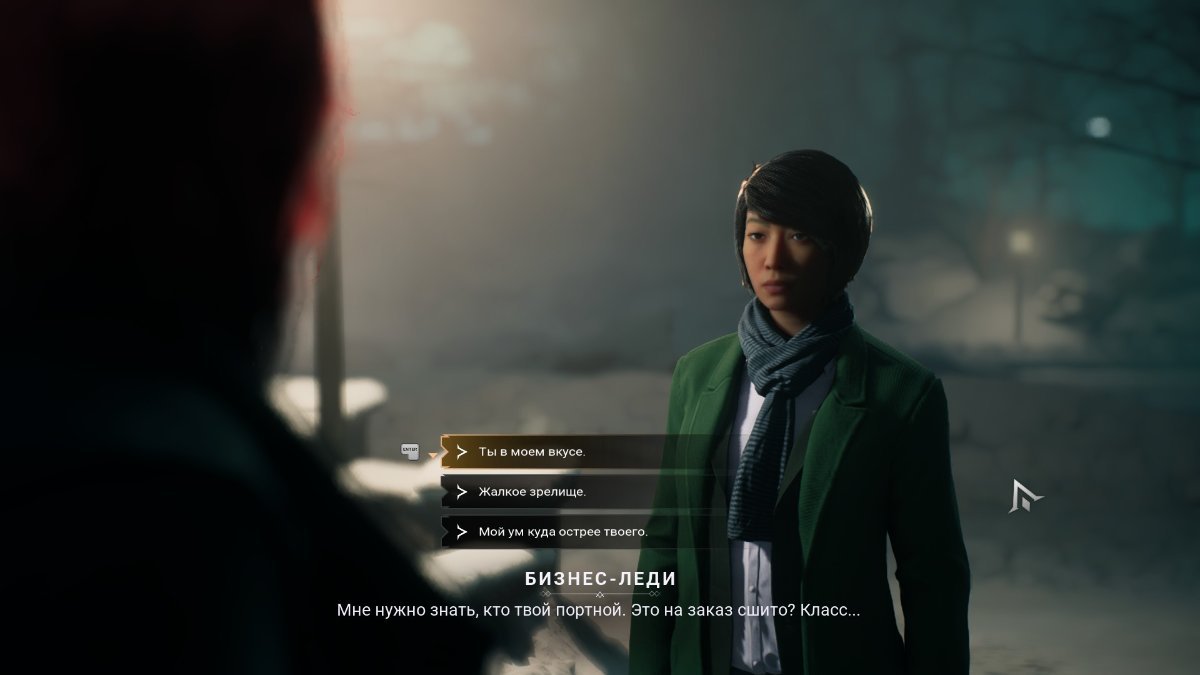Choose the reply "Ты в моем вкусе."

(x=532, y=452)
